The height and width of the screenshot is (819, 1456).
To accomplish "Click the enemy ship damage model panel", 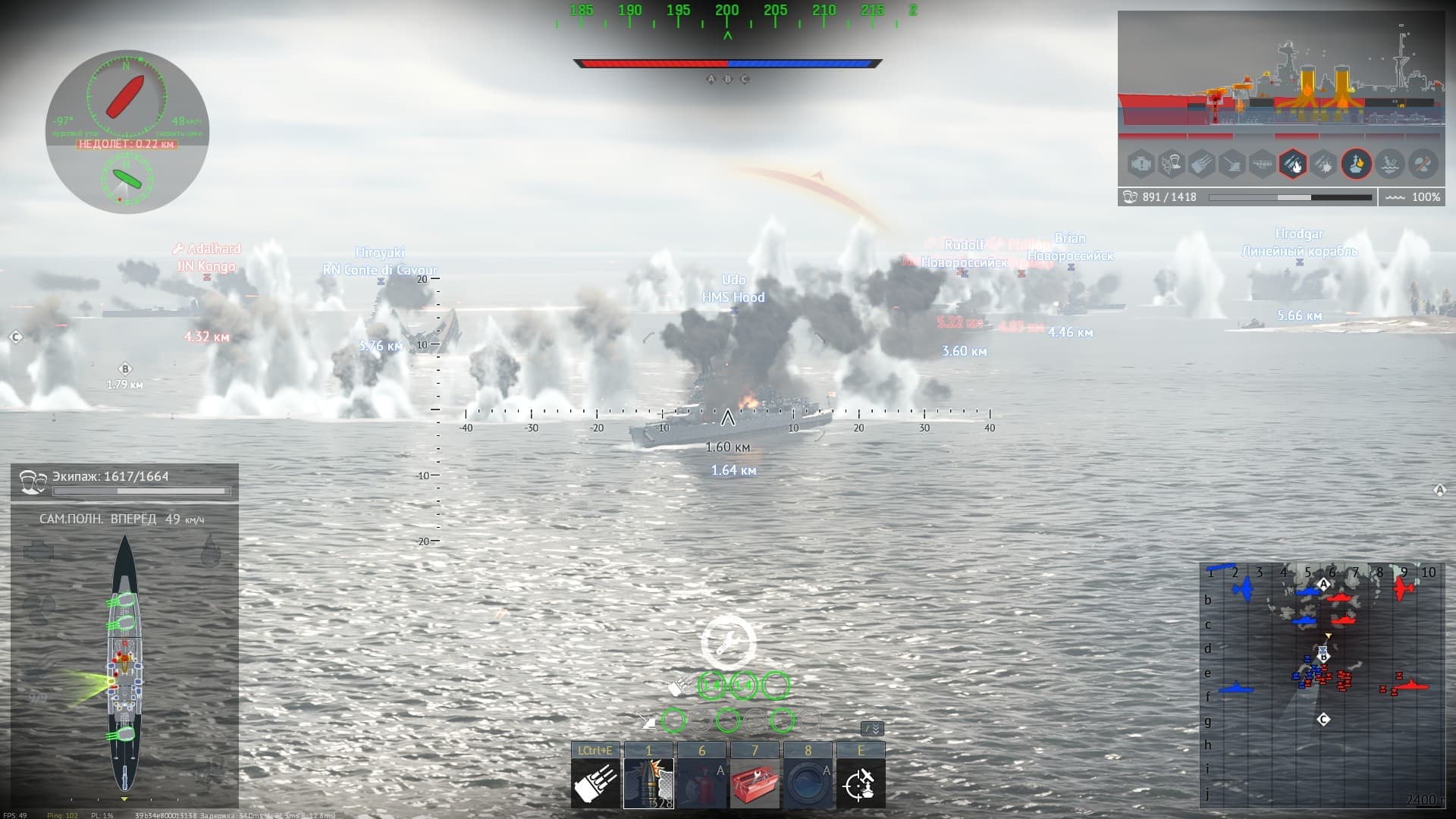I will [x=1280, y=76].
